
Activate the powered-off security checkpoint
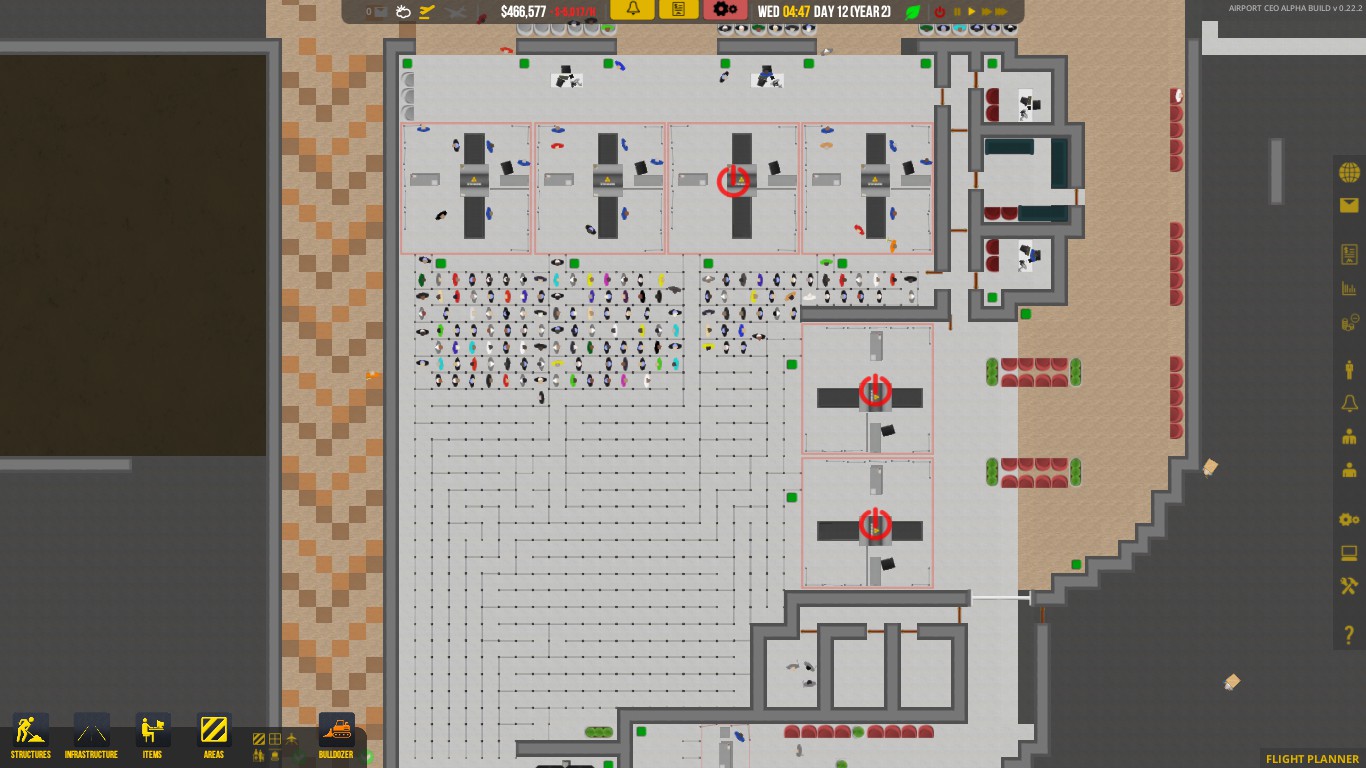click(x=733, y=181)
